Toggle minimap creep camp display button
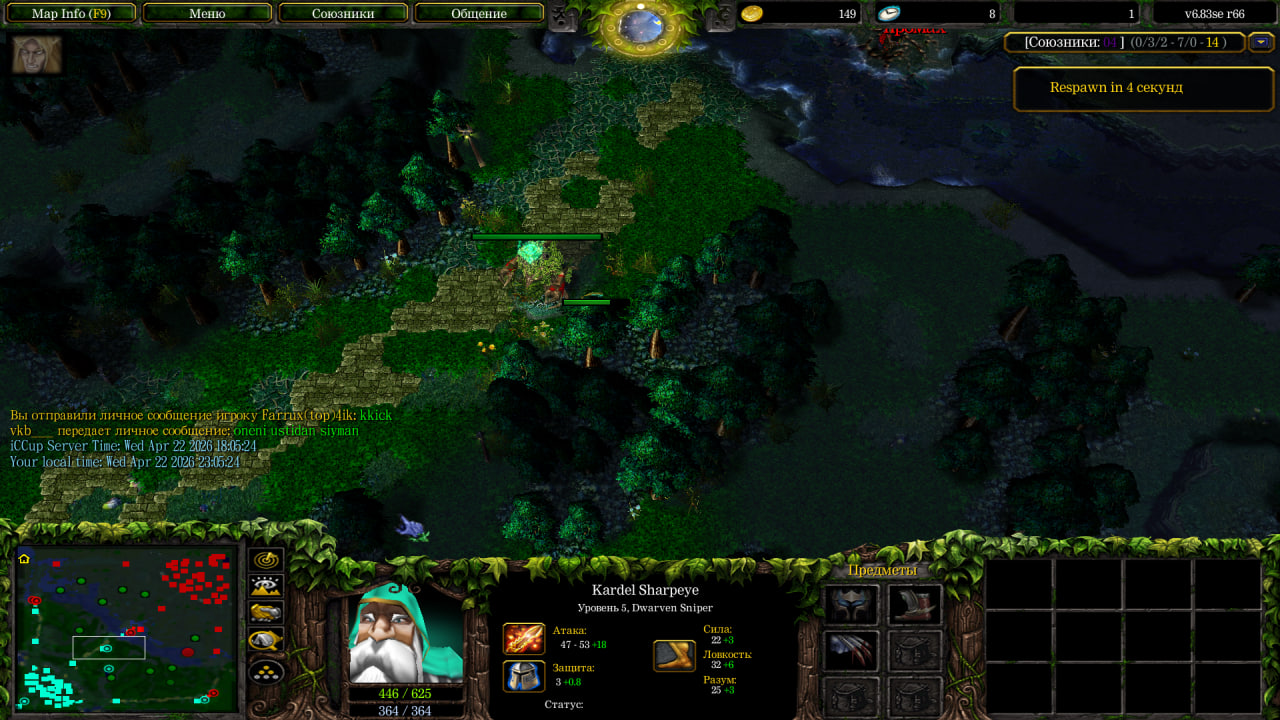This screenshot has width=1280, height=720. pos(267,640)
